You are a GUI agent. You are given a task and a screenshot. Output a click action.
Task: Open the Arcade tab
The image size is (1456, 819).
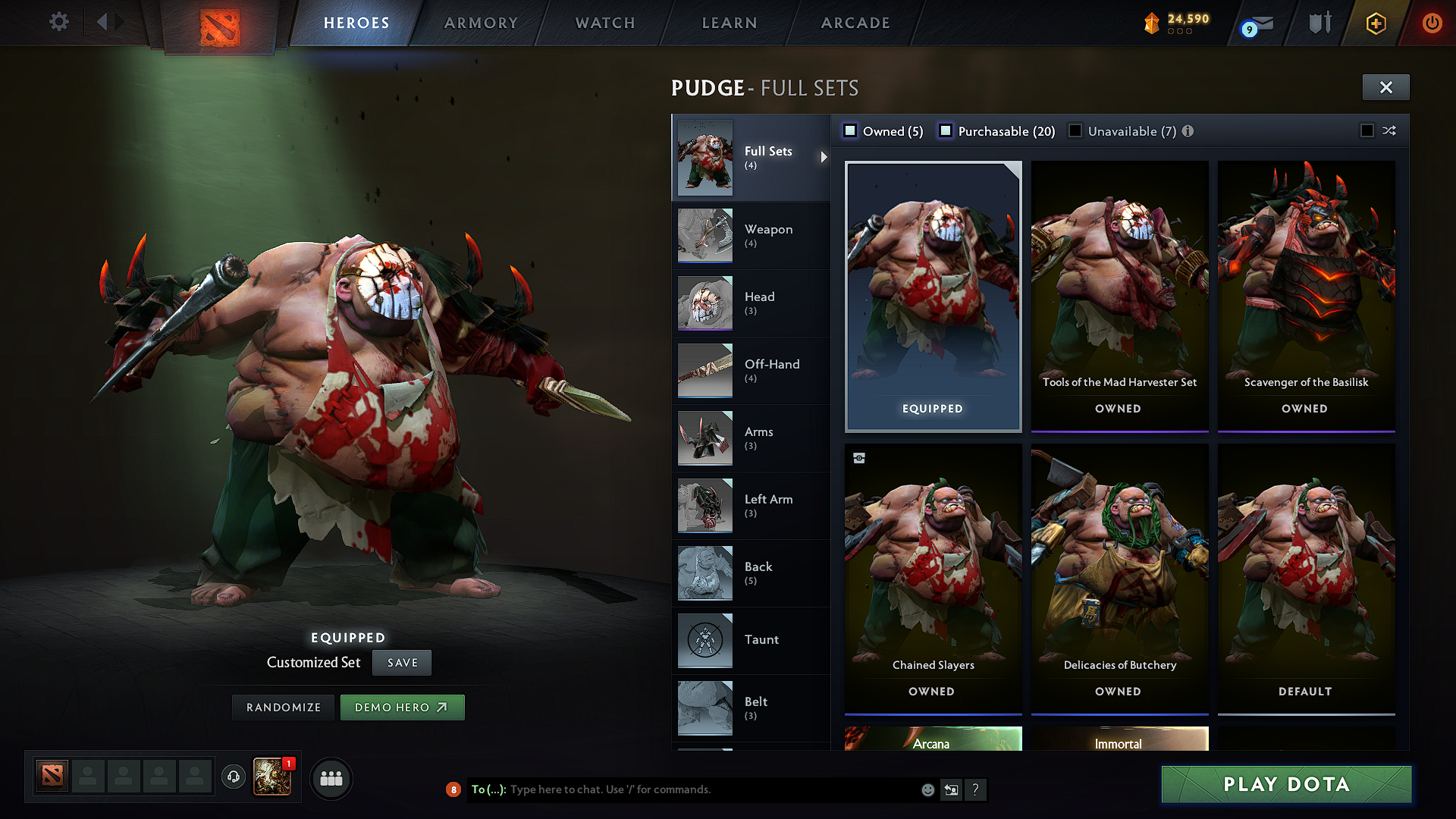pos(855,23)
